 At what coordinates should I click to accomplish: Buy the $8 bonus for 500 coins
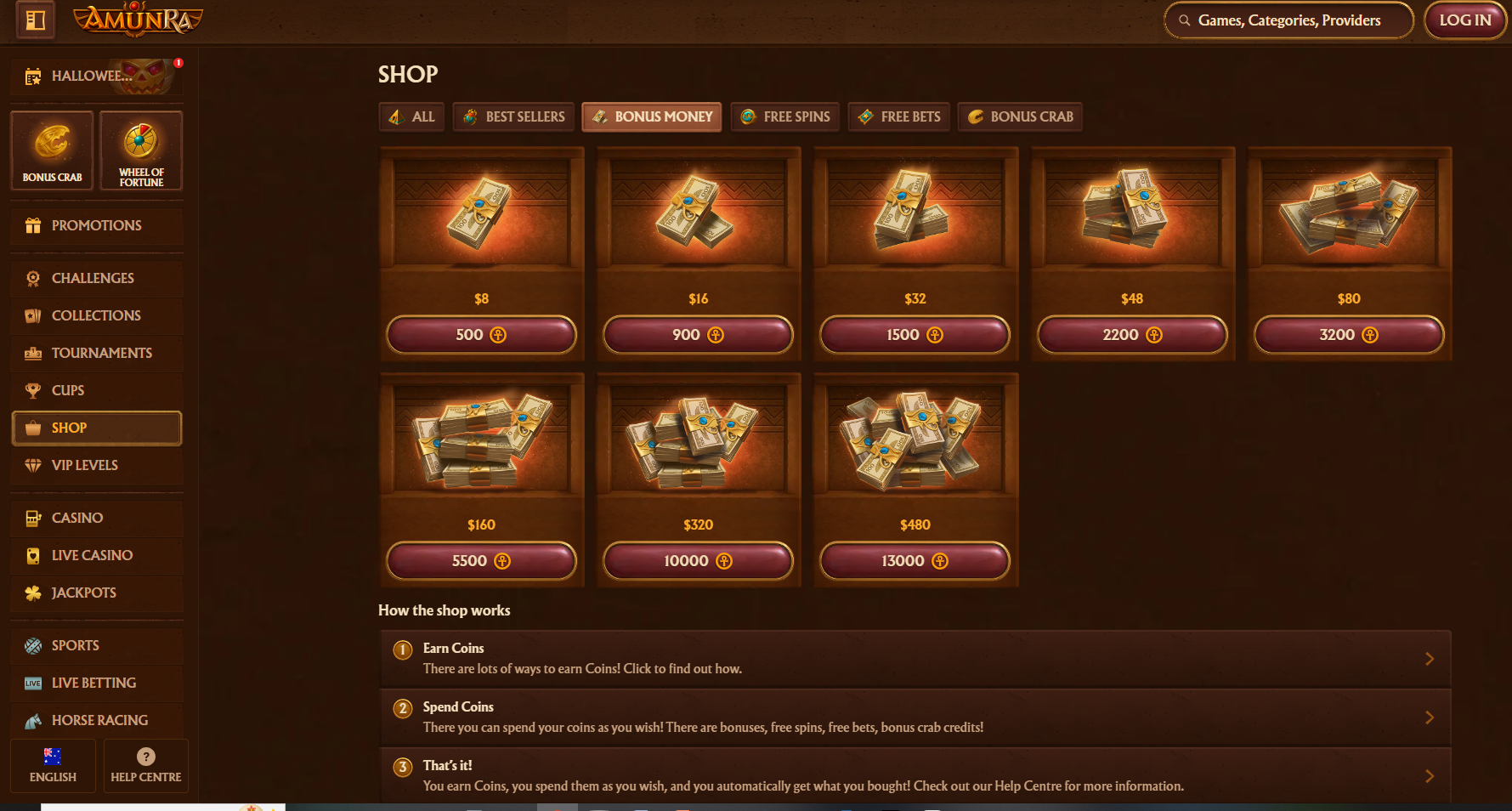(481, 335)
